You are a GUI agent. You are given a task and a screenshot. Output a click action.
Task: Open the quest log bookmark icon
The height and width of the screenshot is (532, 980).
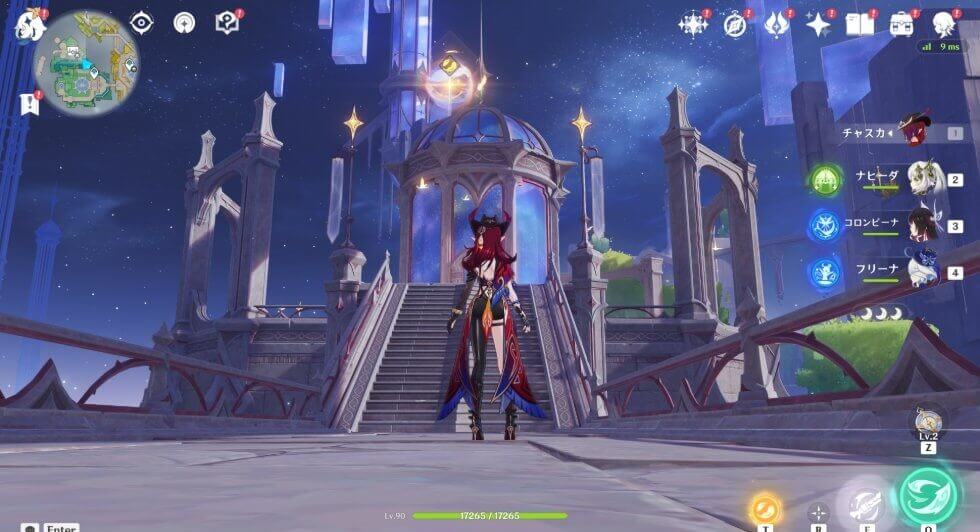(x=27, y=102)
